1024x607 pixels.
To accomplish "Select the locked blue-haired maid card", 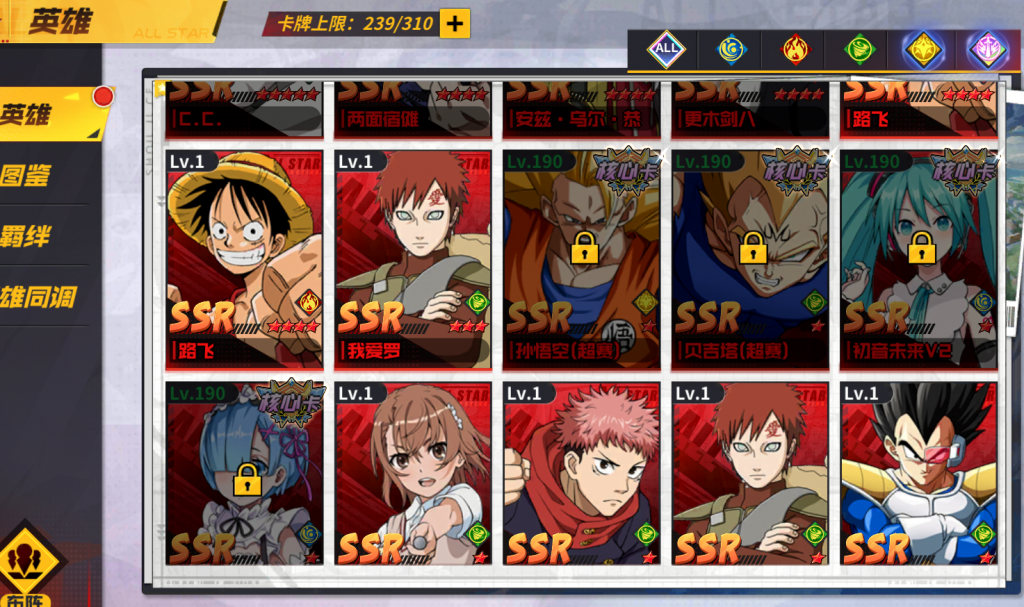I will tap(244, 474).
